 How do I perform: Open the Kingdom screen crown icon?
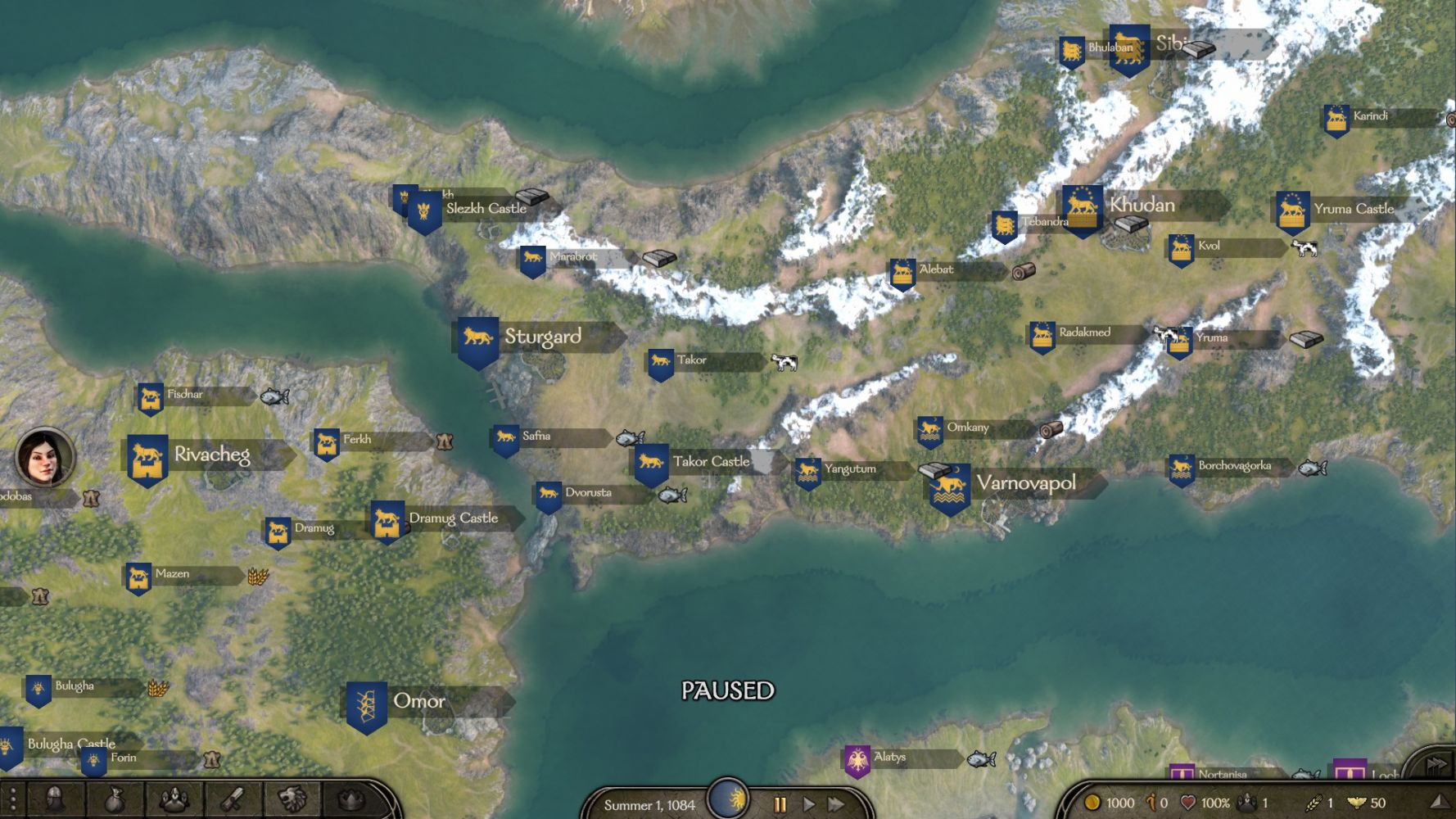coord(350,800)
